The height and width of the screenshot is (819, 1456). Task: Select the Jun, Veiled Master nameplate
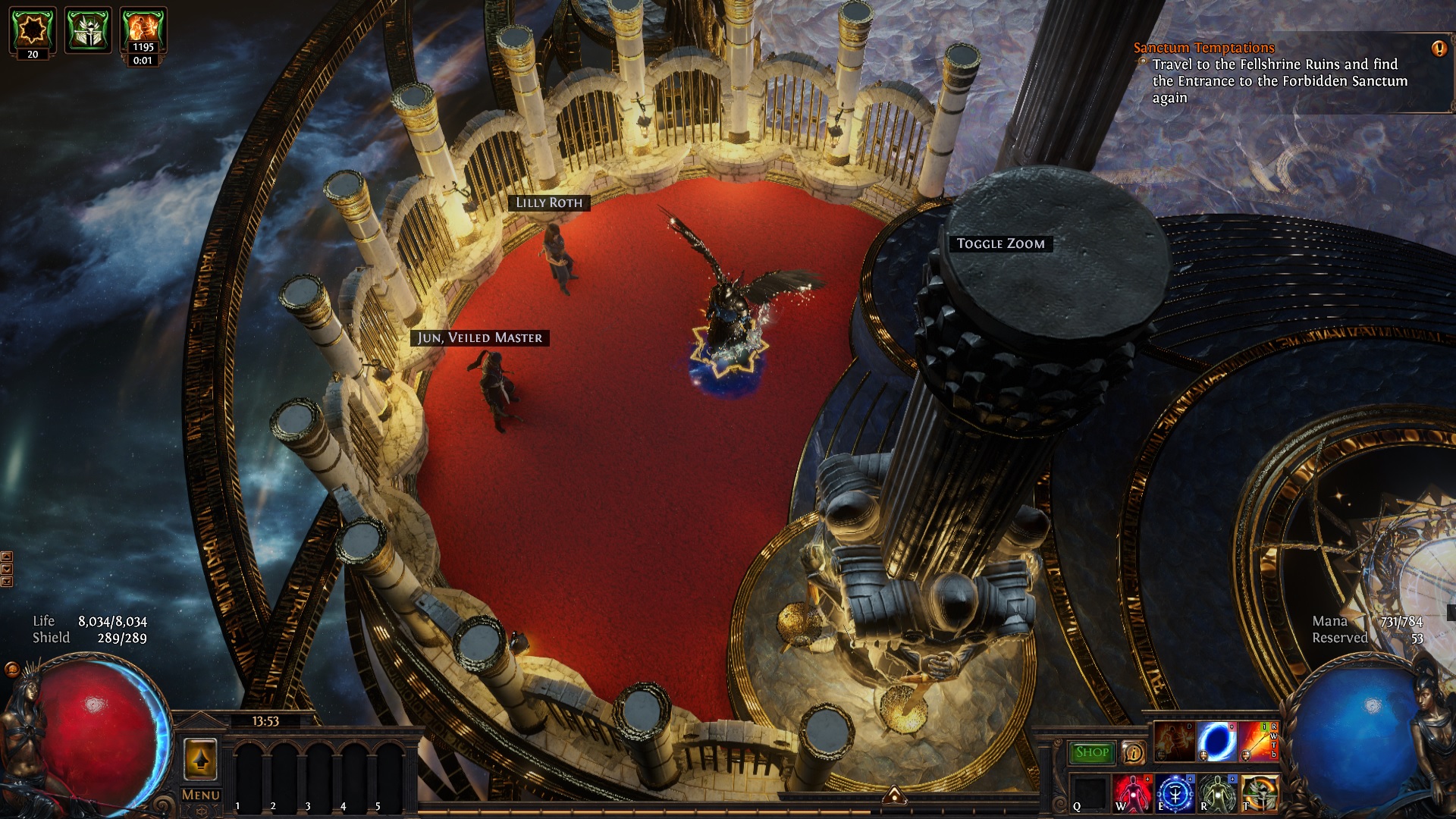[x=480, y=337]
